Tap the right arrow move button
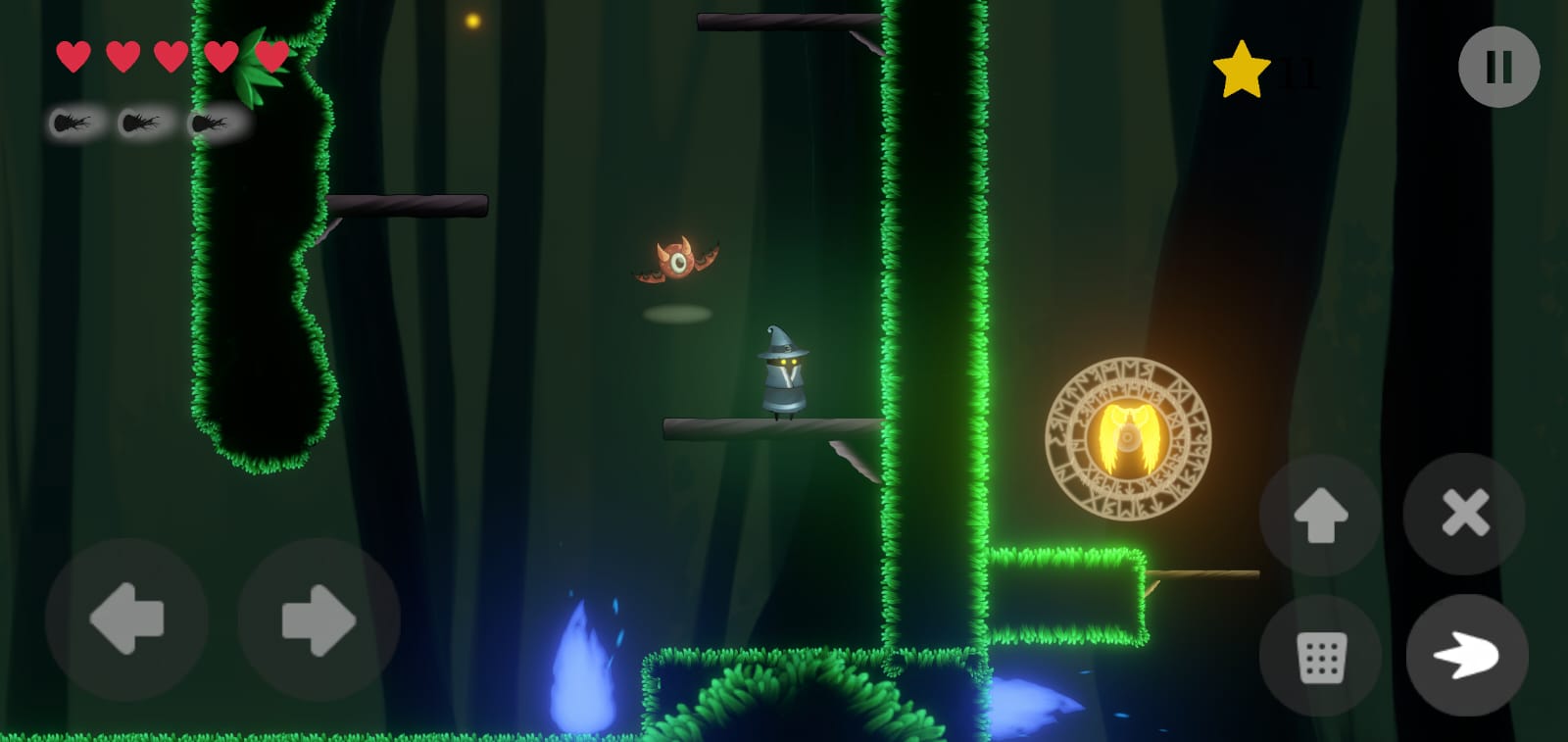Image resolution: width=1568 pixels, height=742 pixels. click(318, 619)
